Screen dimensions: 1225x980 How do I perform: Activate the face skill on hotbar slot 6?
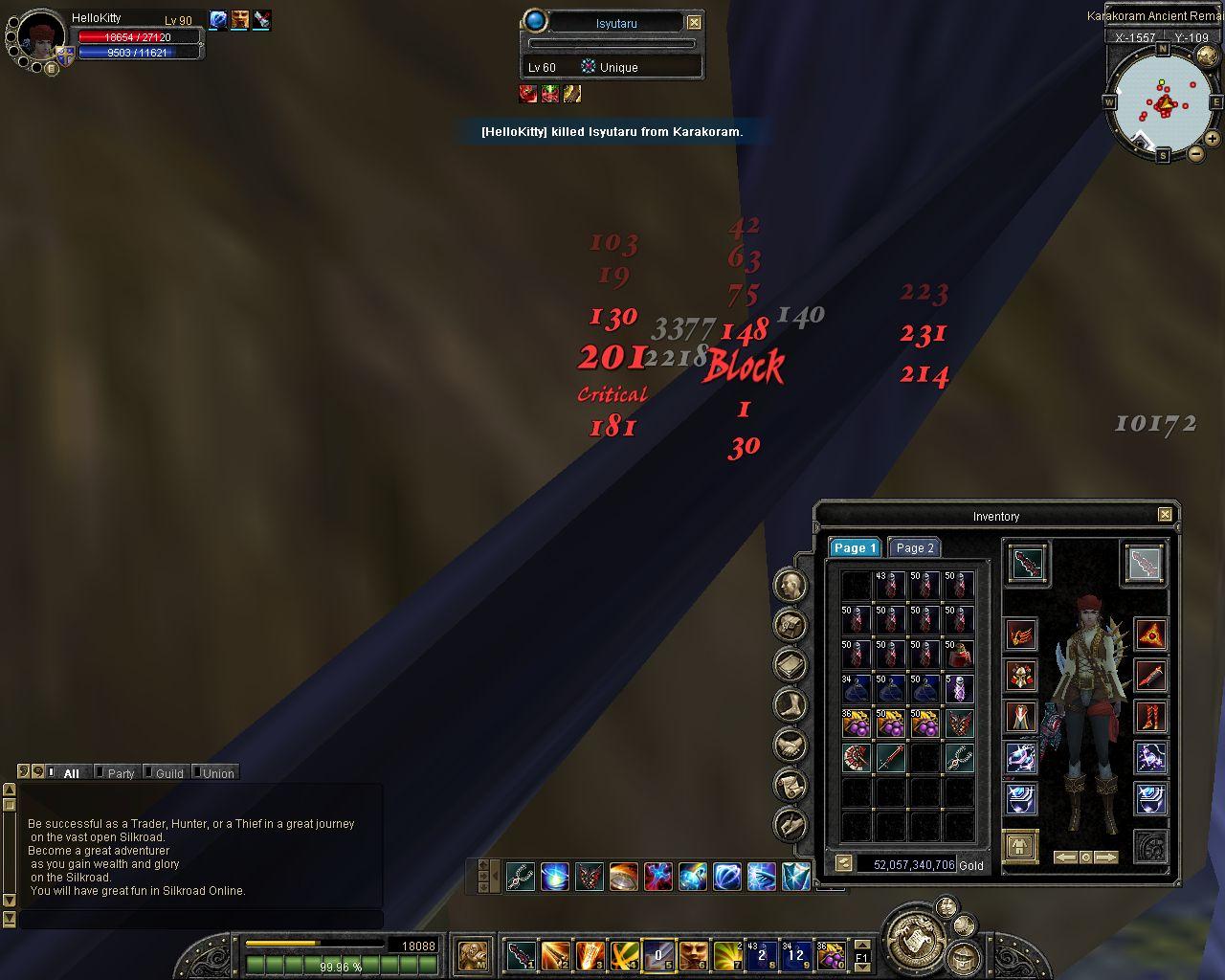tap(694, 955)
